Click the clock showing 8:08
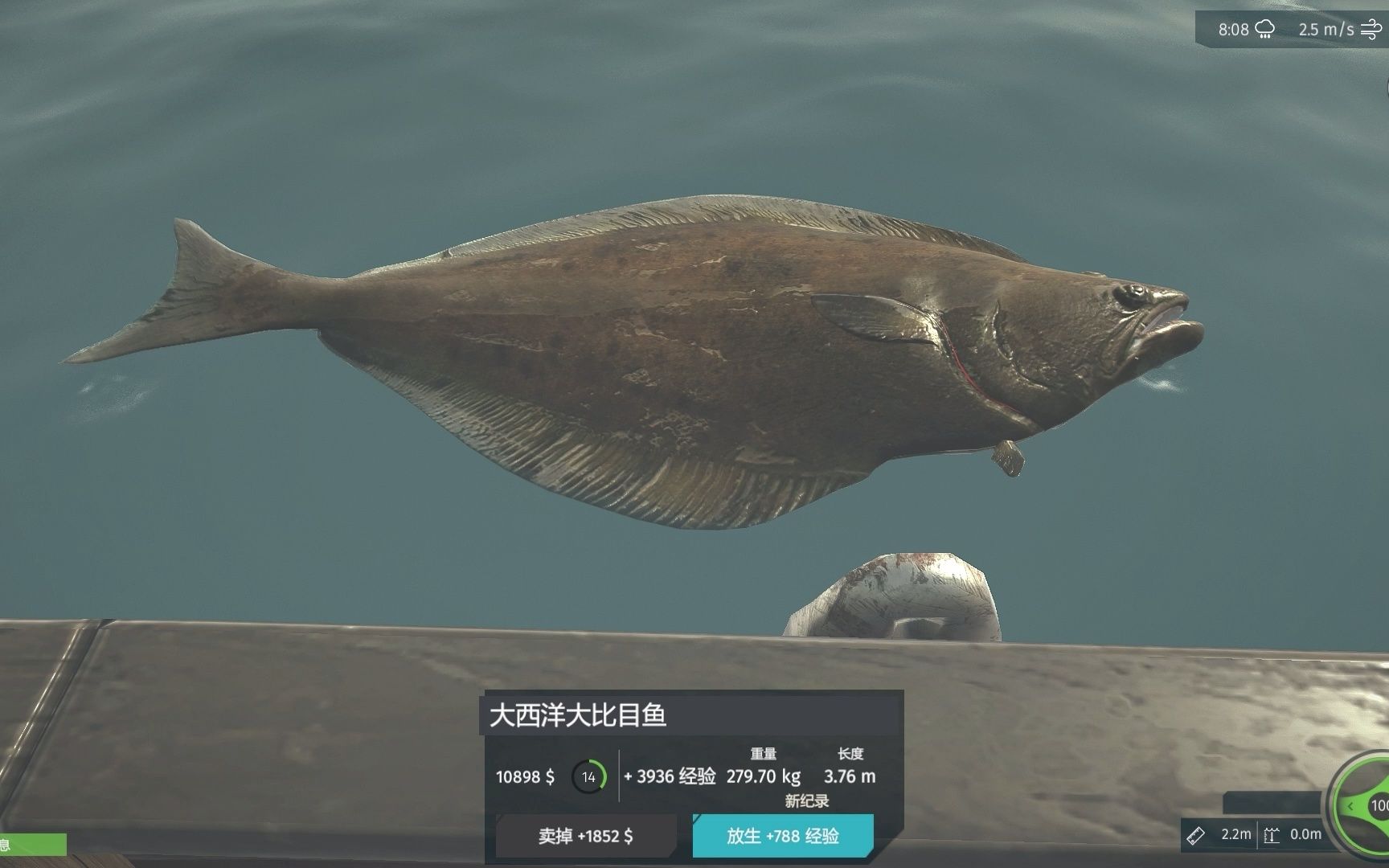Image resolution: width=1389 pixels, height=868 pixels. [1233, 29]
